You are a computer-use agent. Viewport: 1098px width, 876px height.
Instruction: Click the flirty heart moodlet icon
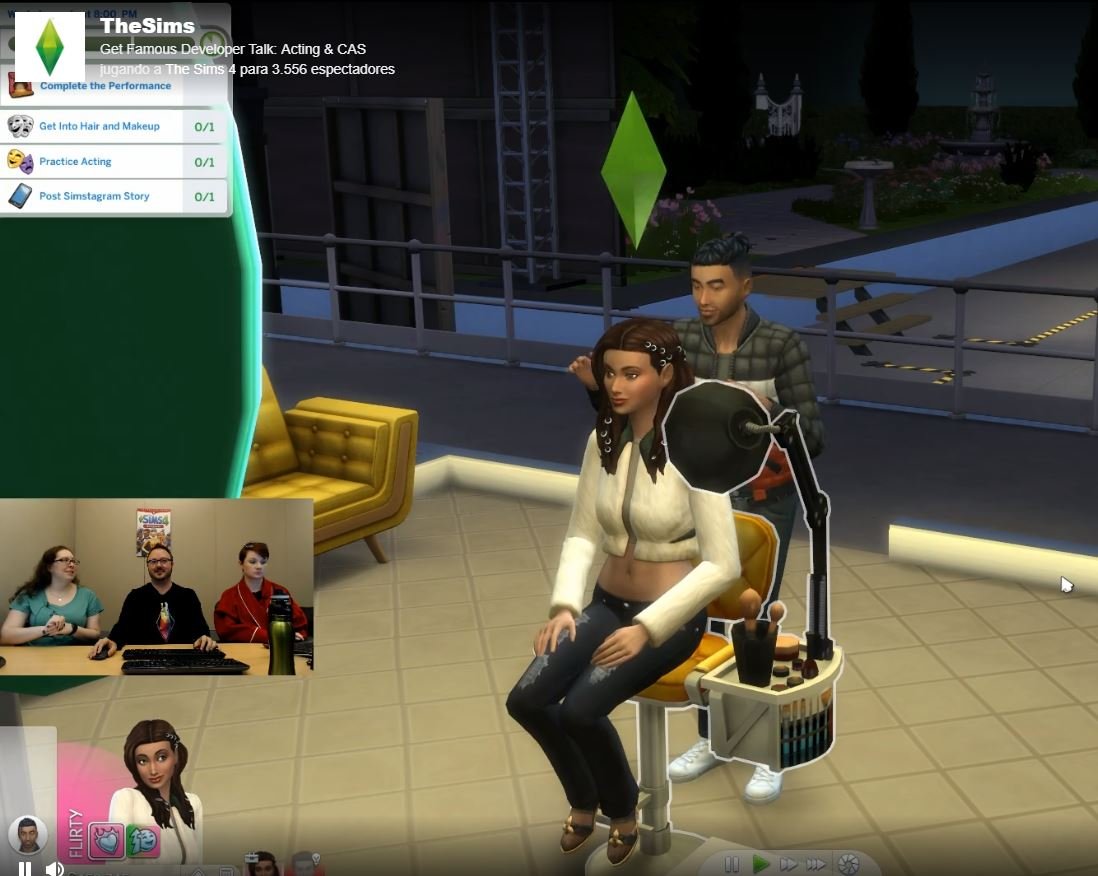click(x=107, y=840)
